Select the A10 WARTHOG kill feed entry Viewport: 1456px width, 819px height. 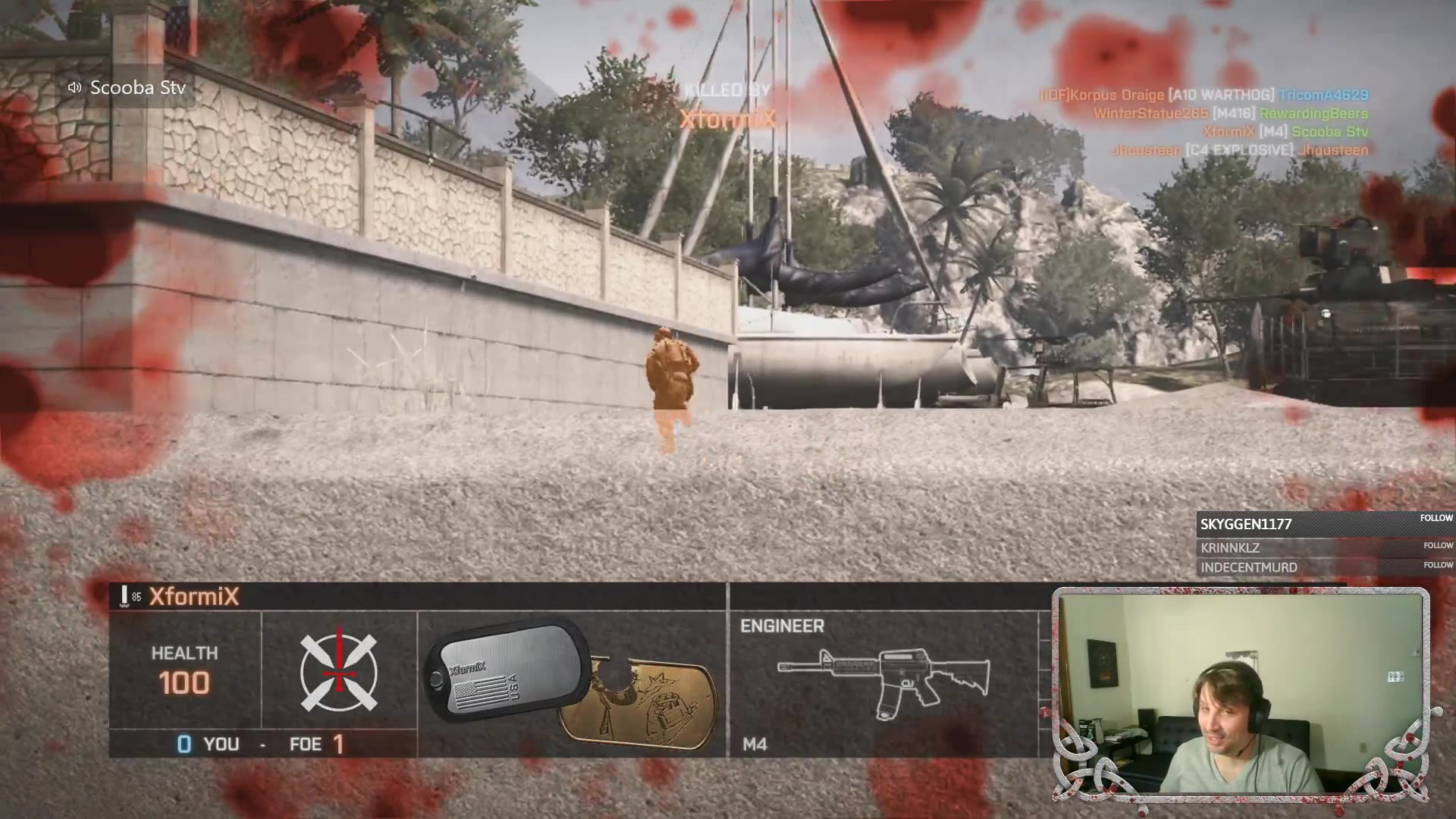[1203, 95]
